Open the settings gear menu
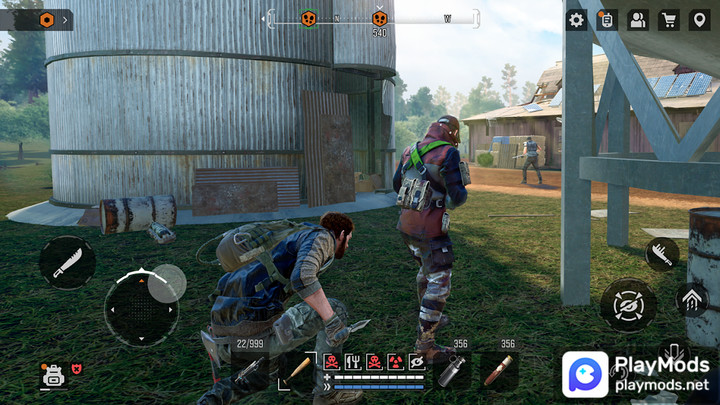The height and width of the screenshot is (405, 720). pos(576,20)
